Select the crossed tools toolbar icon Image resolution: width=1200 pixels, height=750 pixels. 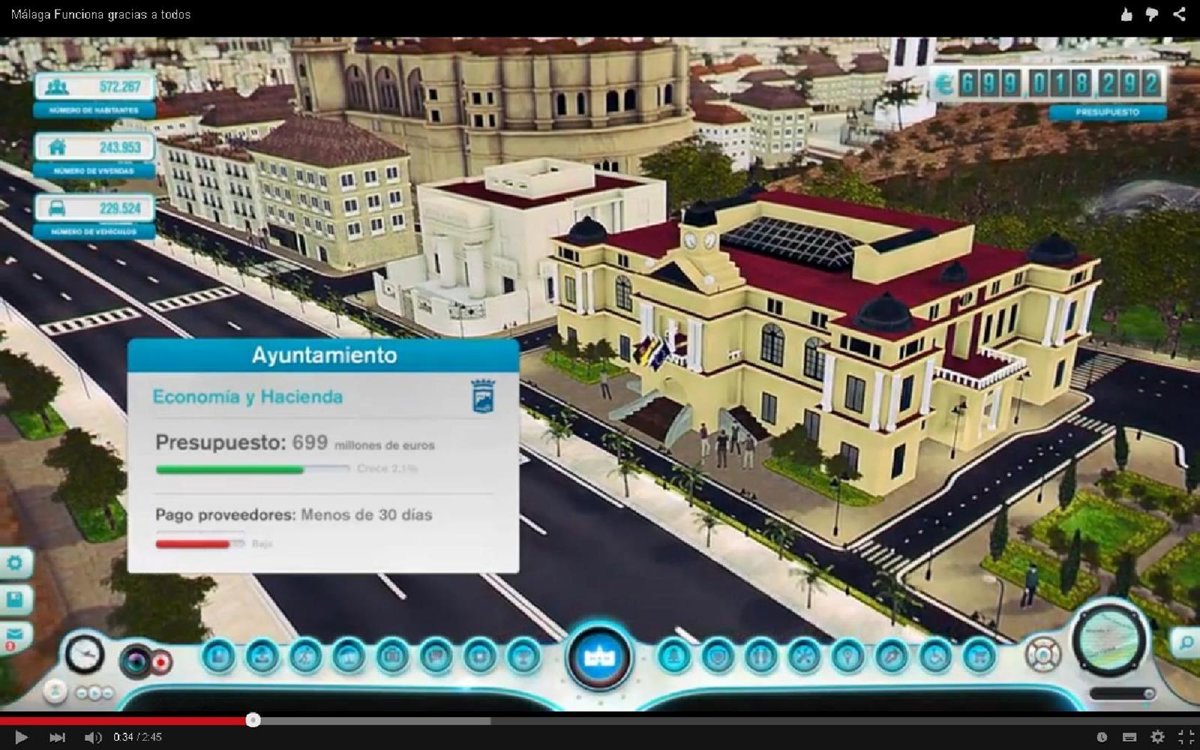804,657
